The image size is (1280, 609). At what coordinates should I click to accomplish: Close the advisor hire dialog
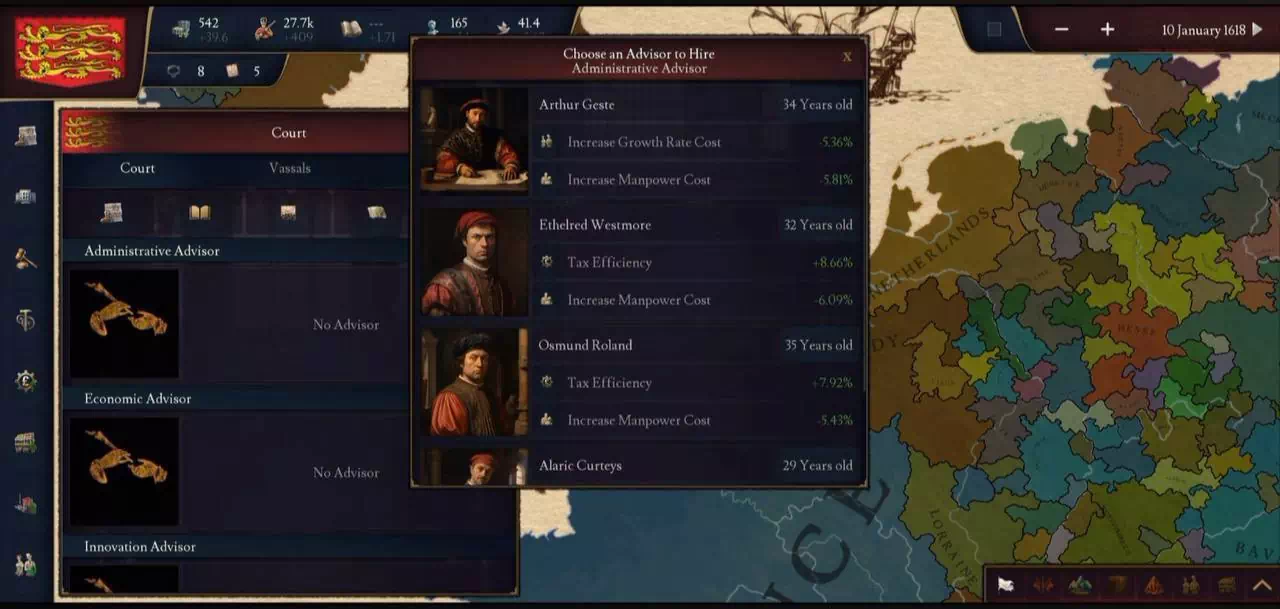[847, 57]
